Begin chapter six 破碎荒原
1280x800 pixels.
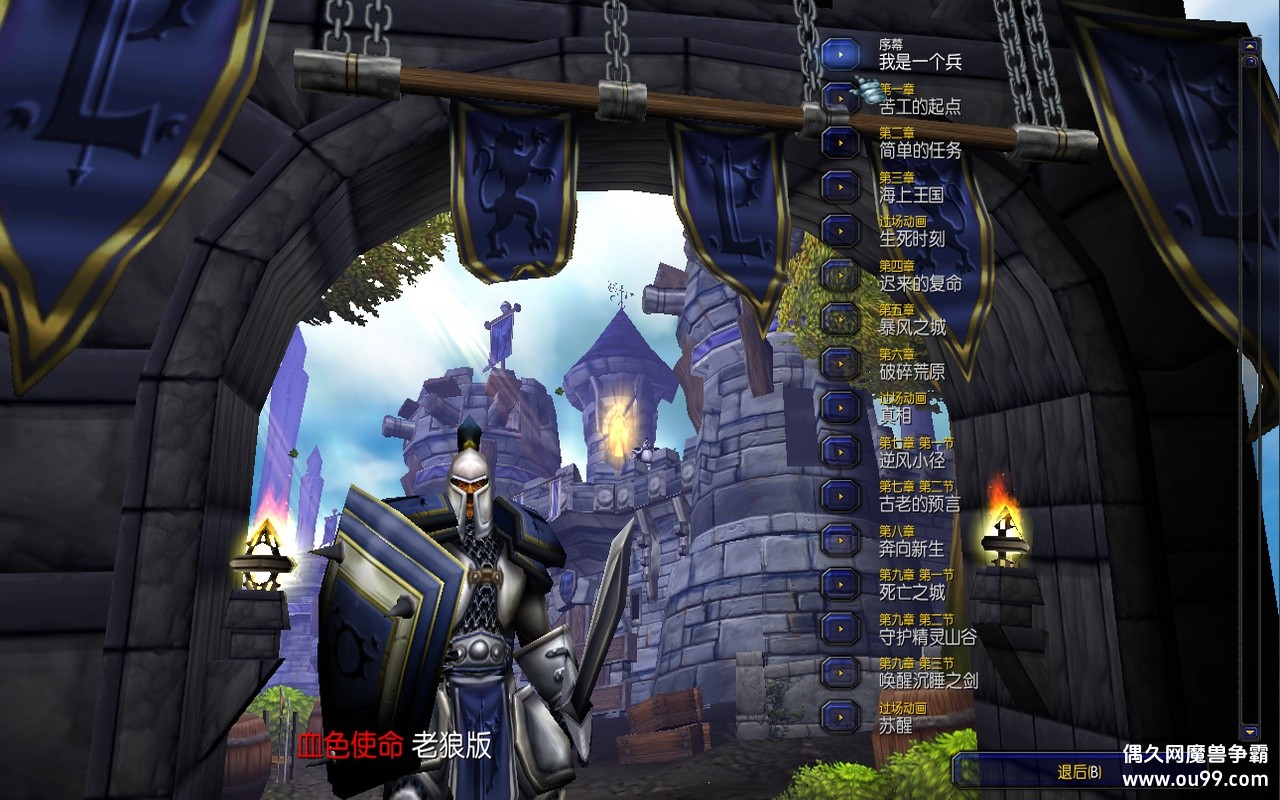point(841,363)
